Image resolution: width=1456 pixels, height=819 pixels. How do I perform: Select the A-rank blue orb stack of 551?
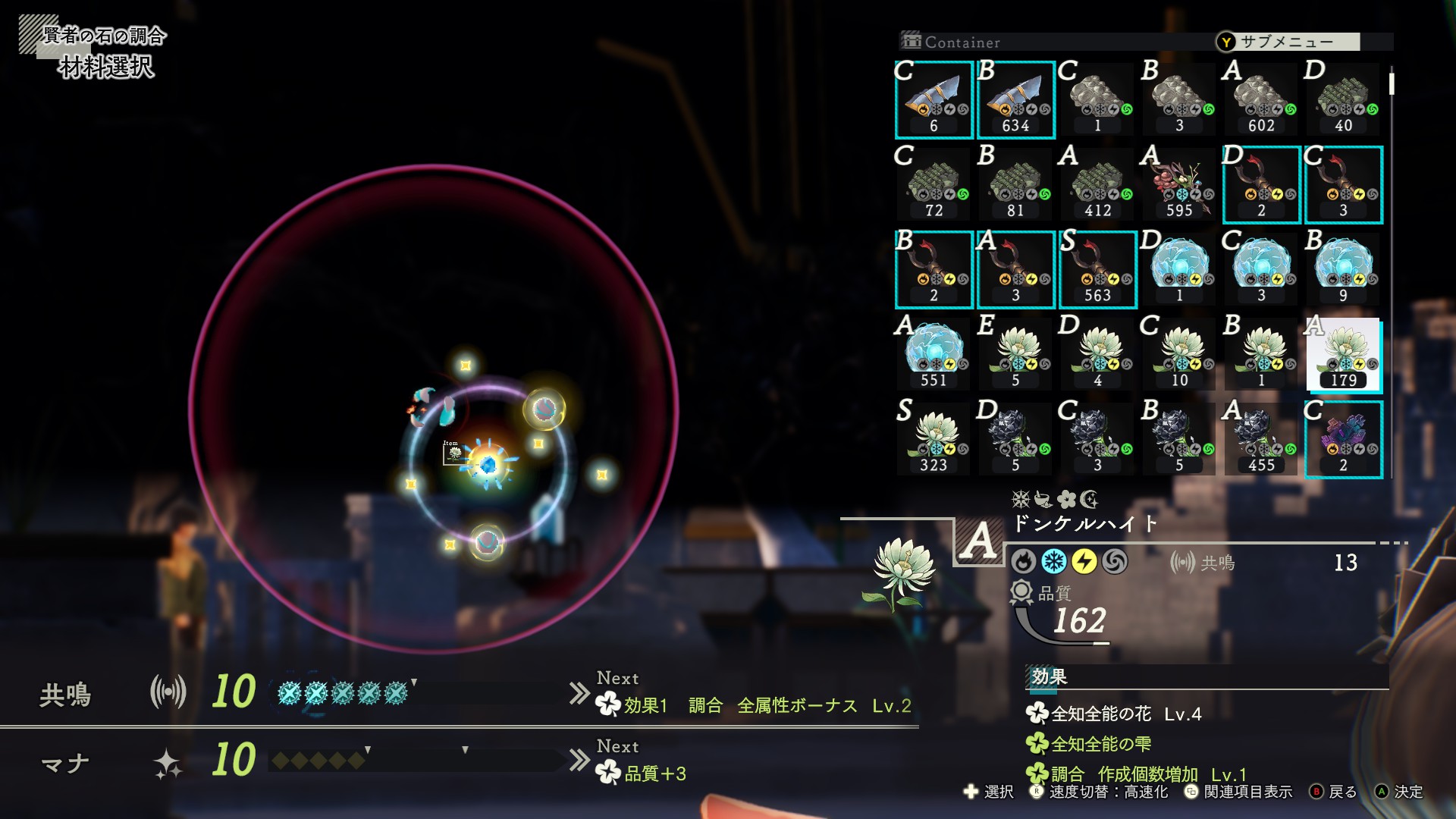[x=934, y=355]
